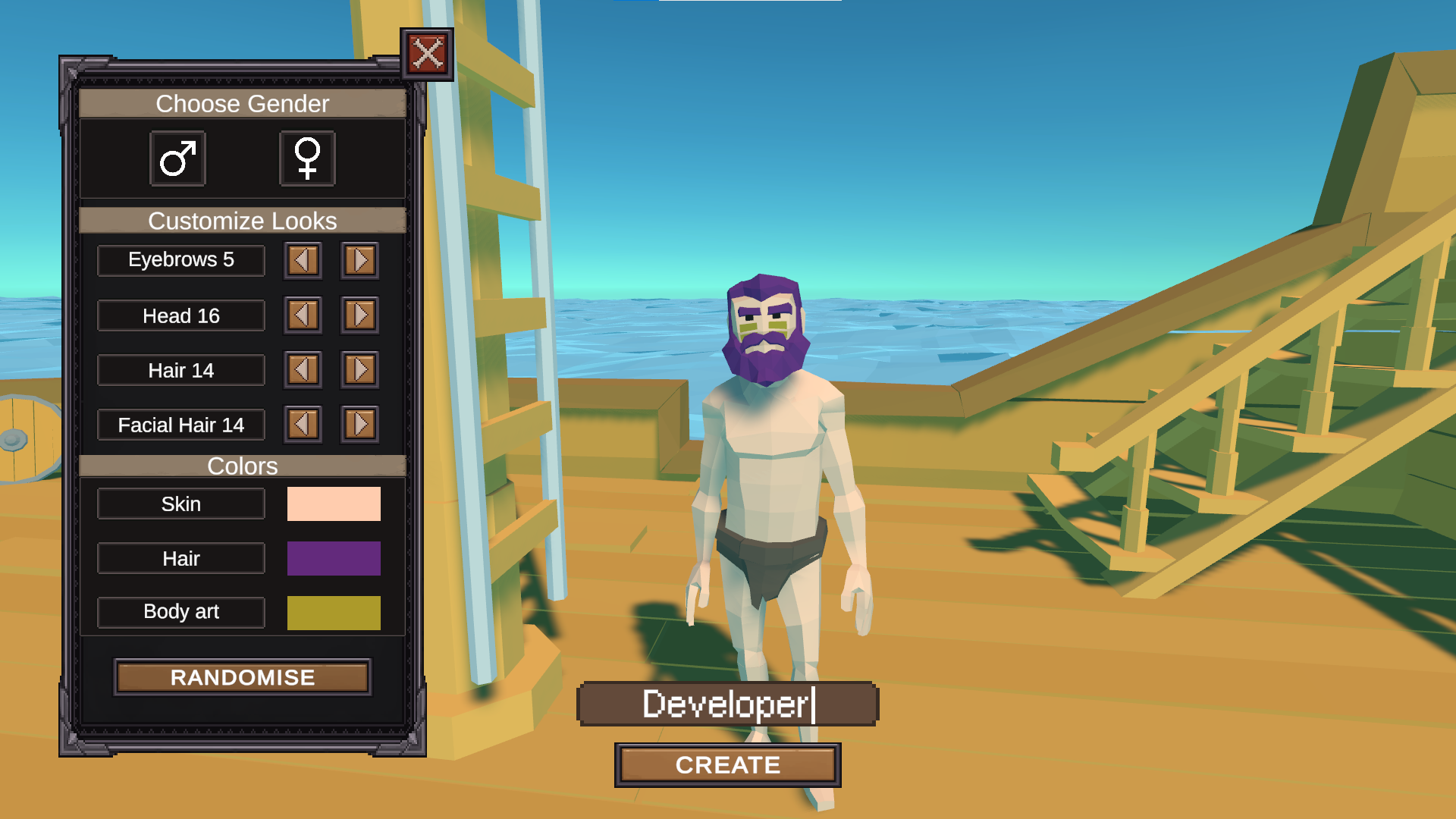Click the character name input field

[x=727, y=704]
